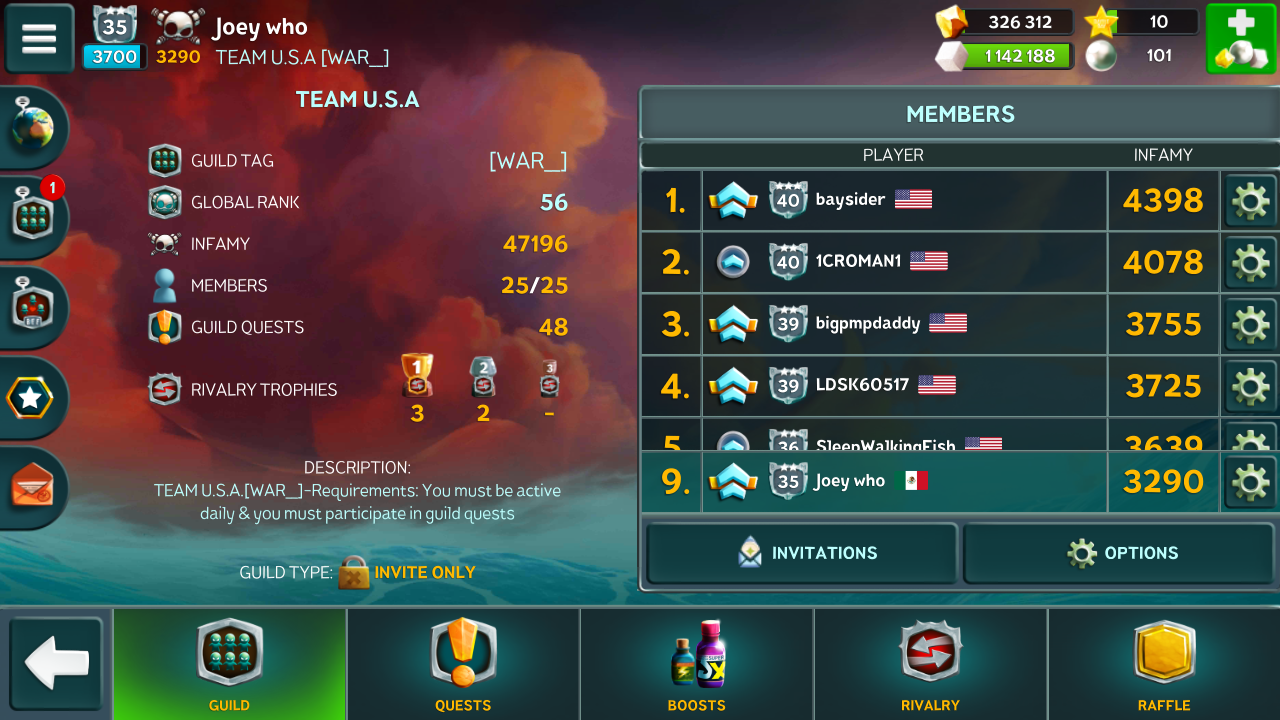
Task: Open guild Options
Action: click(1120, 553)
